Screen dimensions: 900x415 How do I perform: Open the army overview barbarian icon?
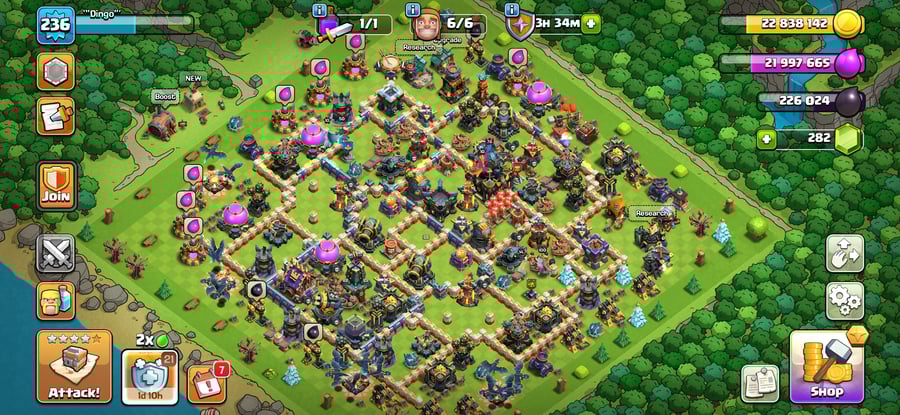click(56, 299)
